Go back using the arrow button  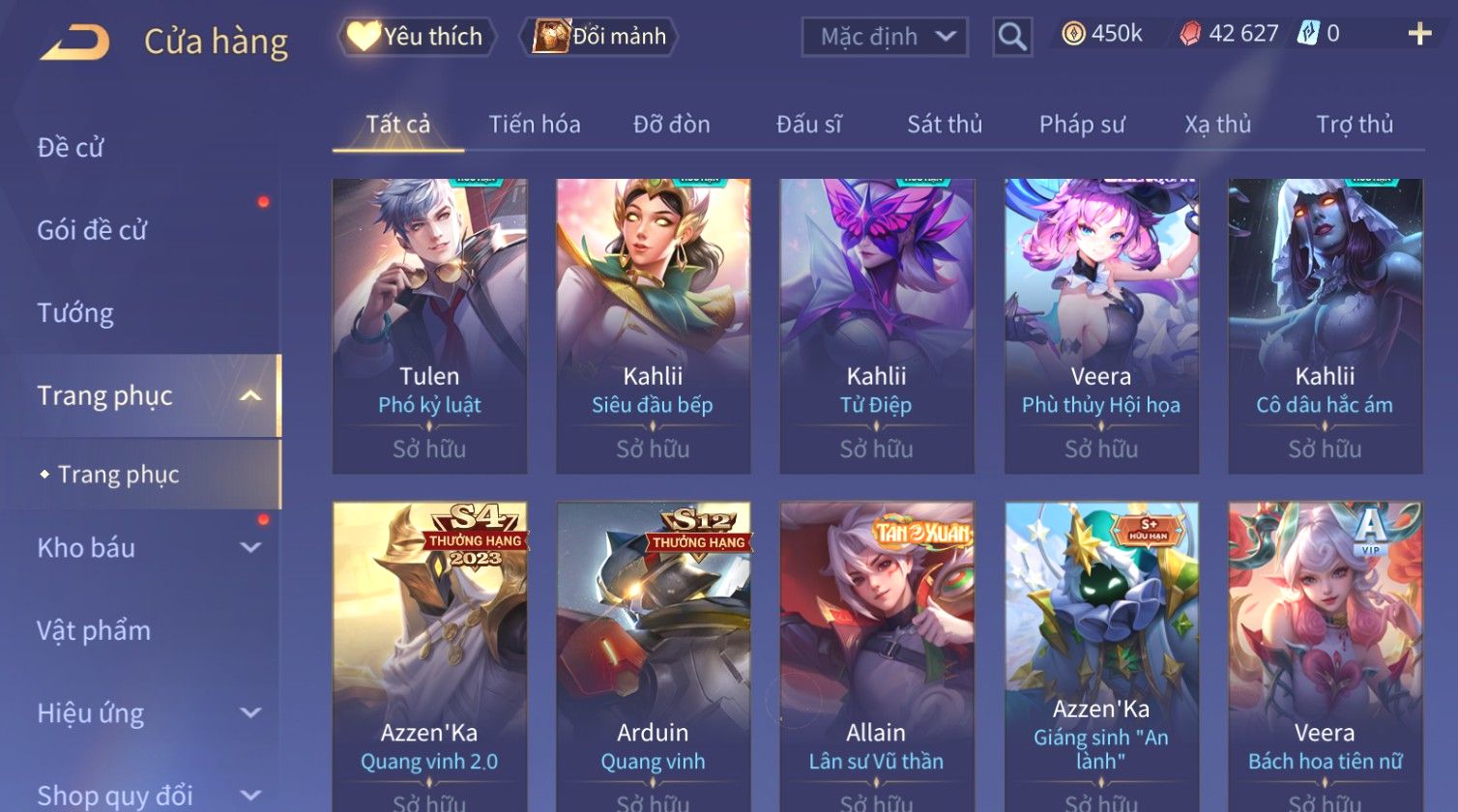coord(74,42)
